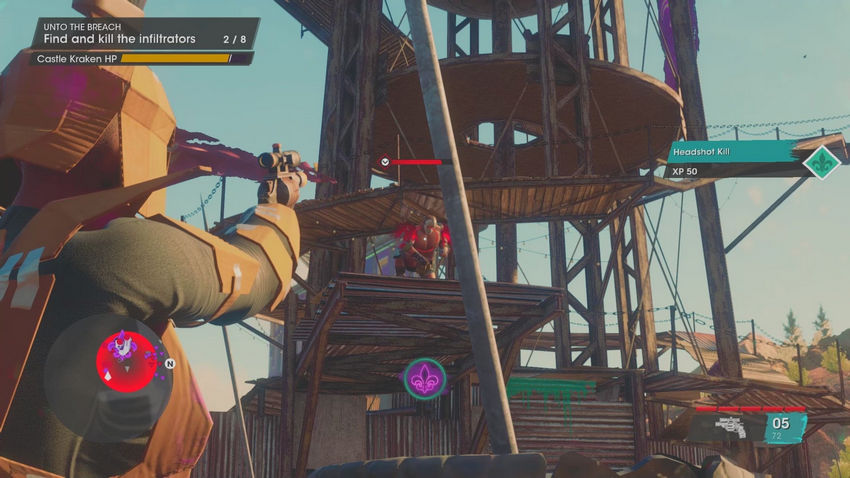
Task: Click the purple fleur-de-lis waypoint marker
Action: click(x=424, y=379)
